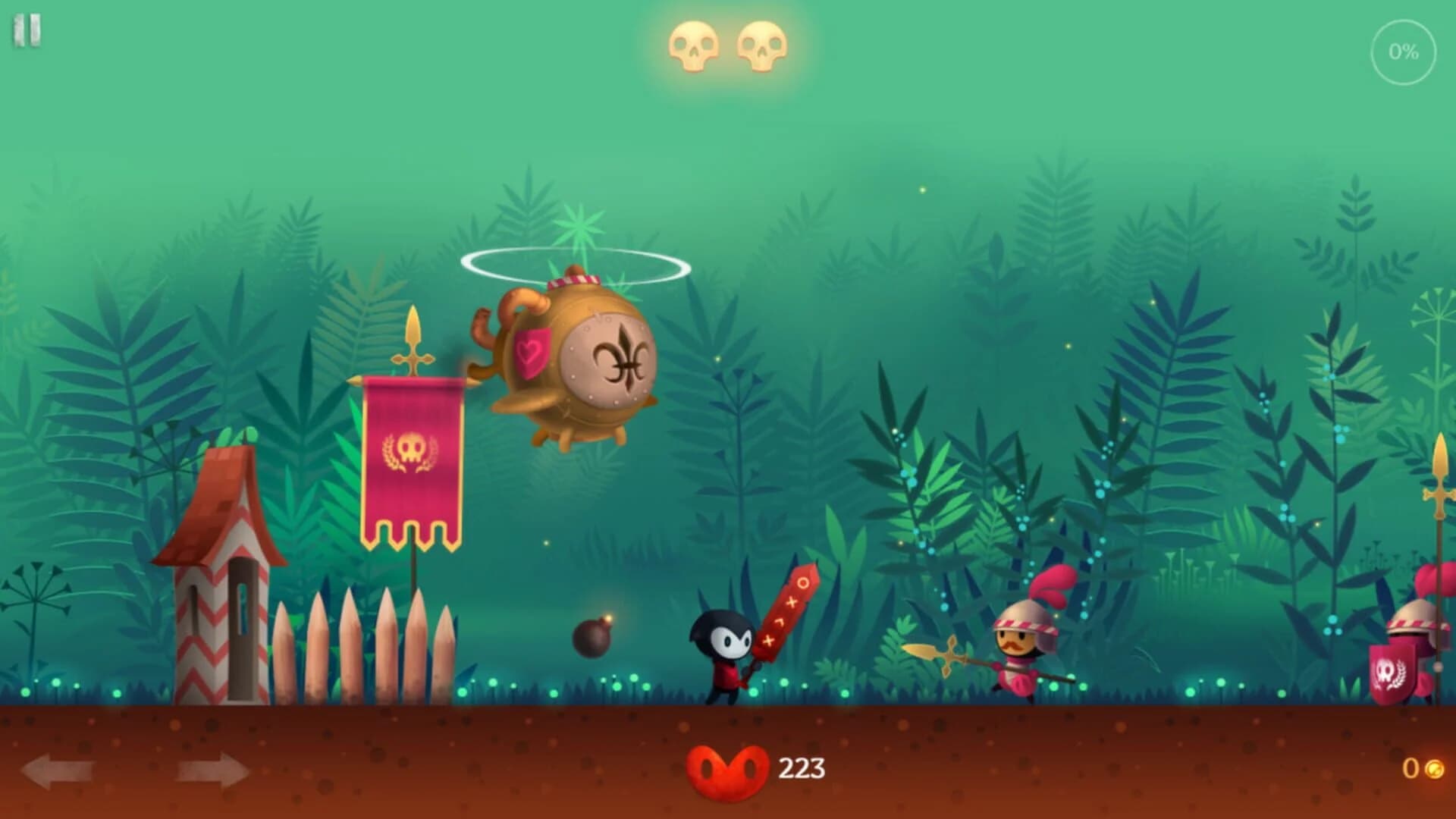Click the red-roofed watchtower
The height and width of the screenshot is (819, 1456).
click(x=224, y=576)
